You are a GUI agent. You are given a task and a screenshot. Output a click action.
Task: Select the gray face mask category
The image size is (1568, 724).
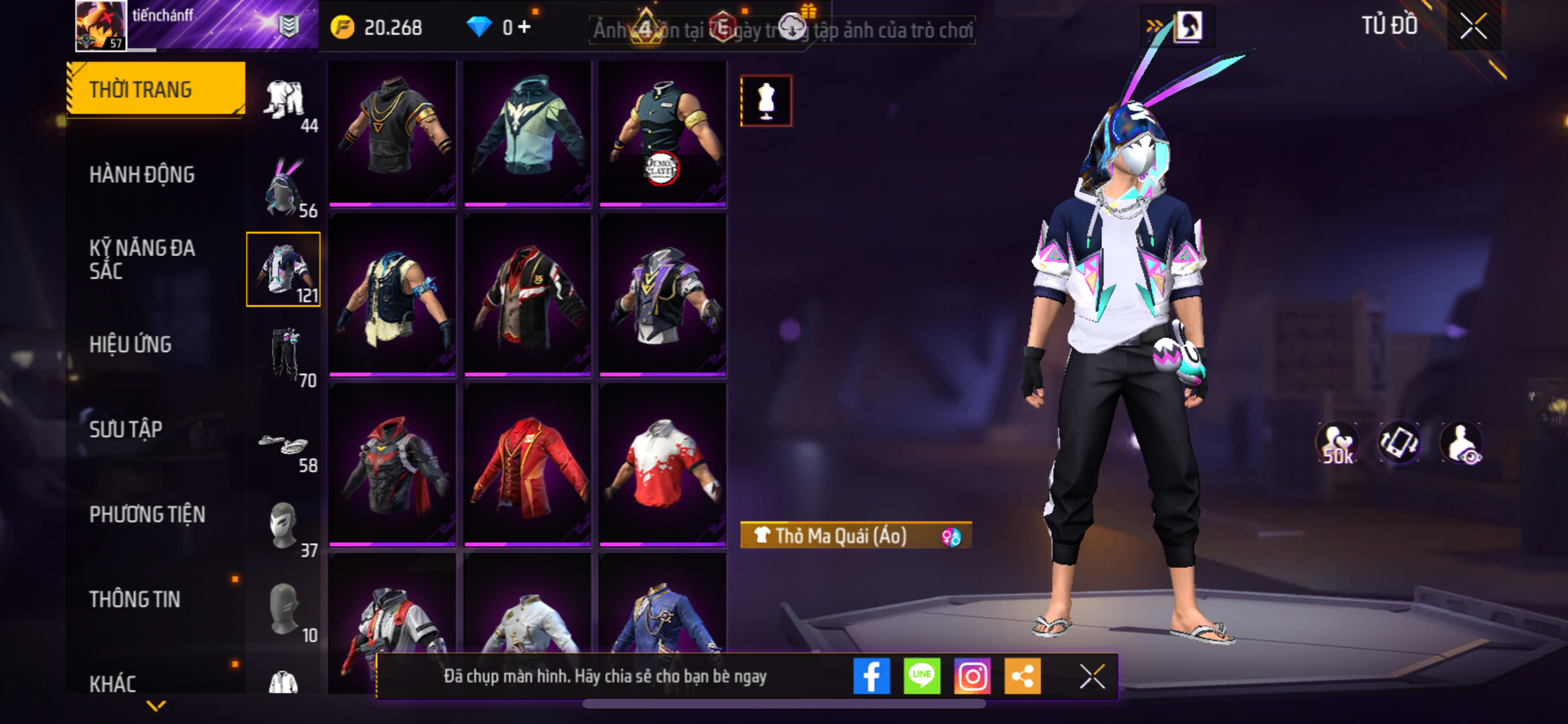[283, 526]
